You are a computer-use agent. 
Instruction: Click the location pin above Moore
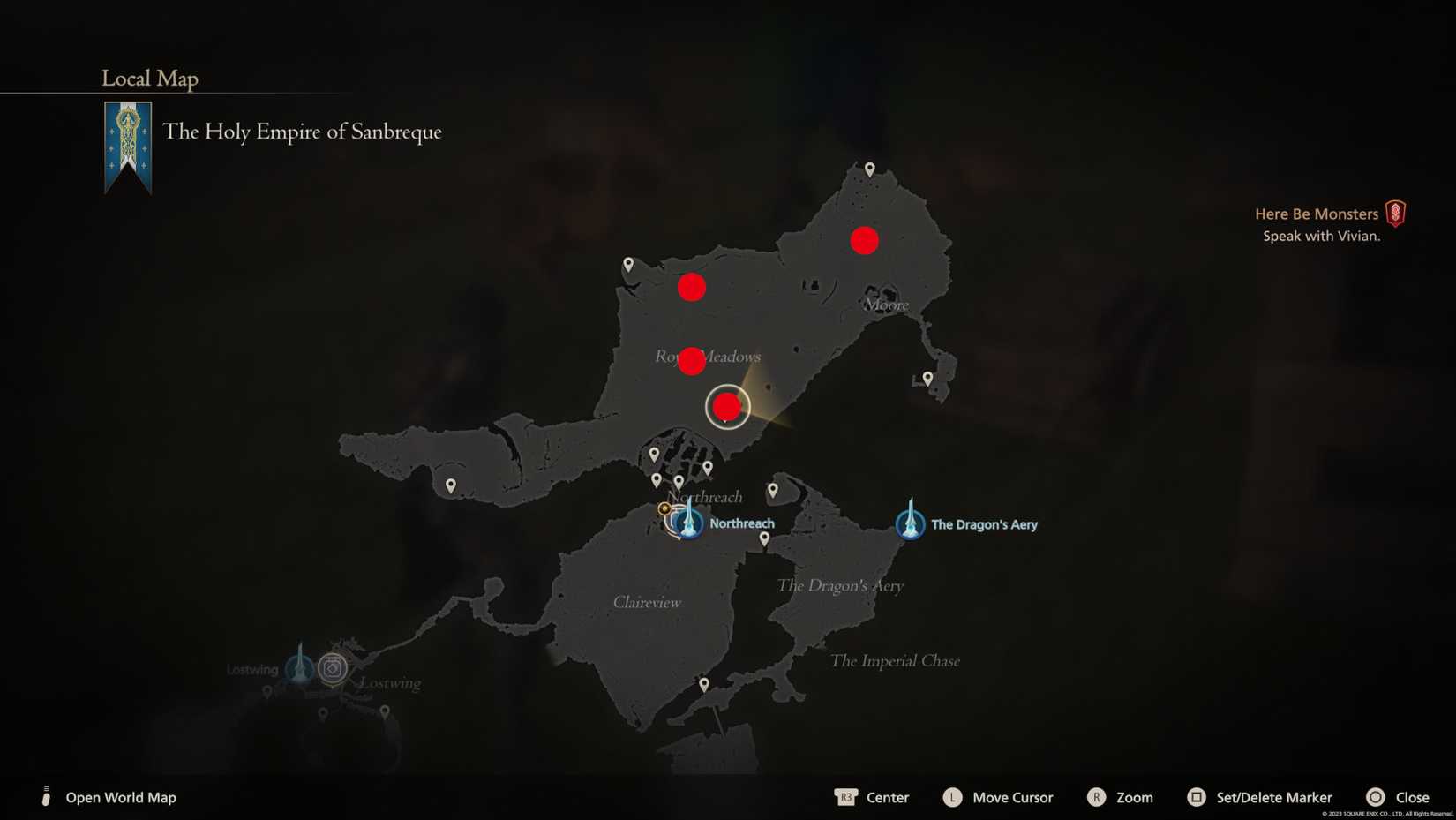tap(868, 167)
